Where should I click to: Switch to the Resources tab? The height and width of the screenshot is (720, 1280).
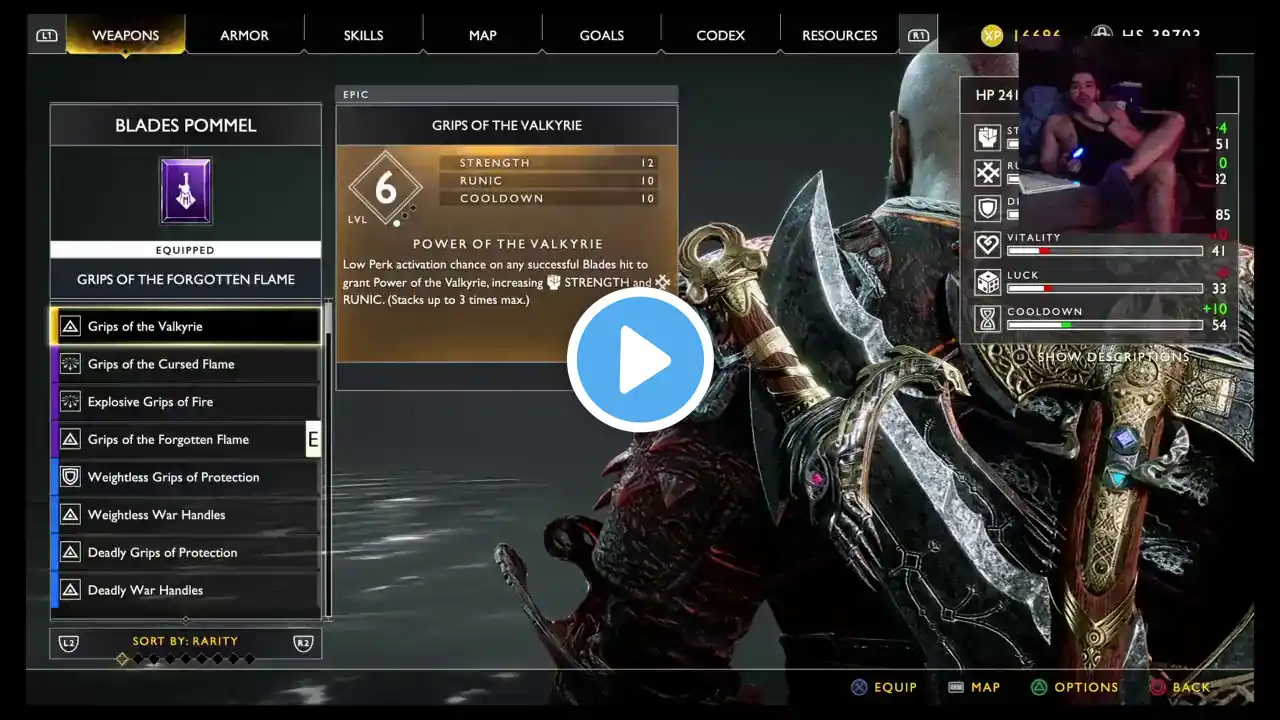pyautogui.click(x=839, y=35)
